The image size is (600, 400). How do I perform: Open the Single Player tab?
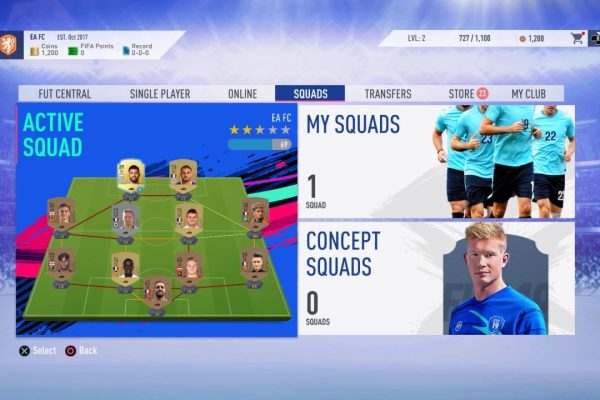(x=159, y=94)
